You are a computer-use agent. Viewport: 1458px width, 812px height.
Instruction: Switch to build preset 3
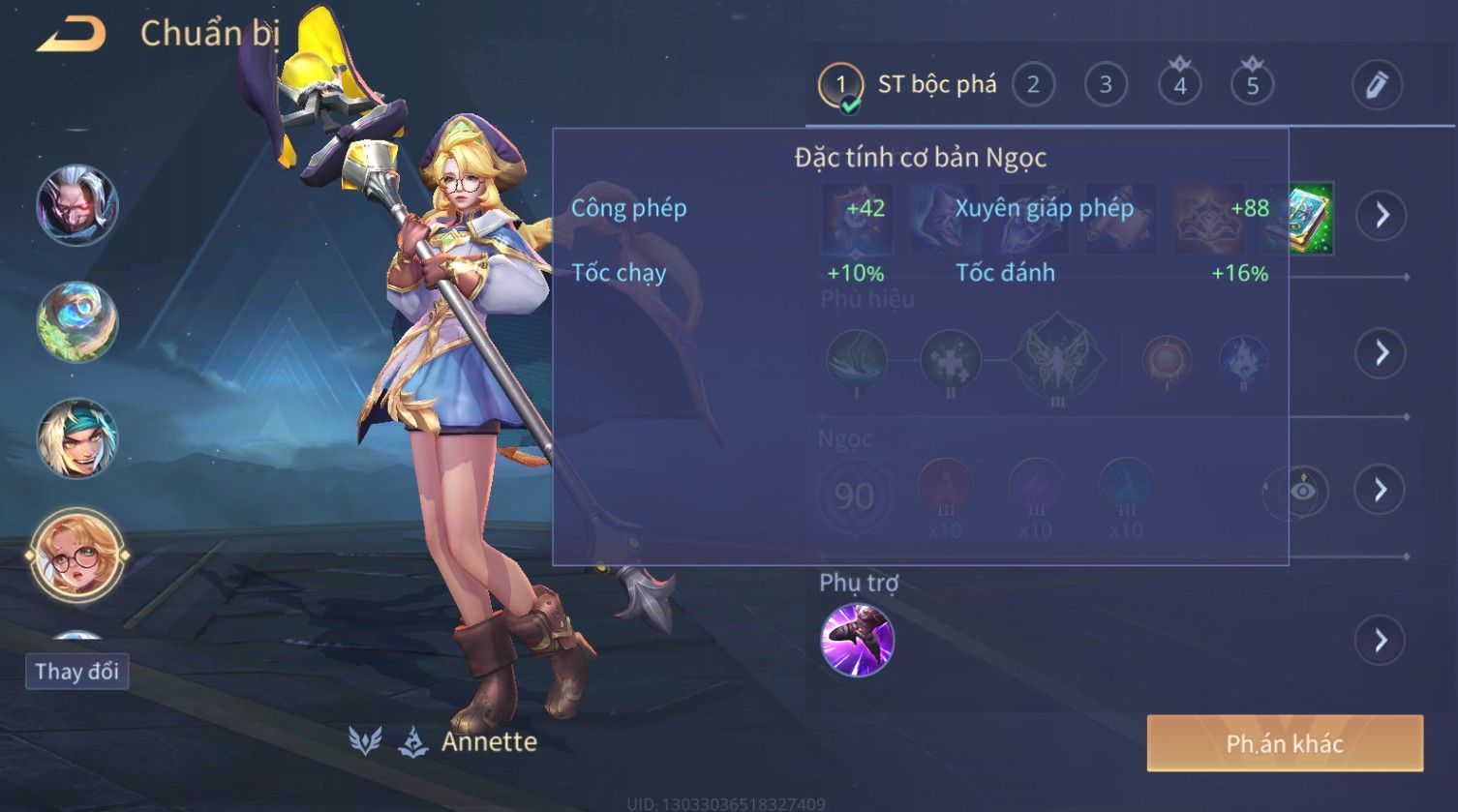pos(1106,85)
